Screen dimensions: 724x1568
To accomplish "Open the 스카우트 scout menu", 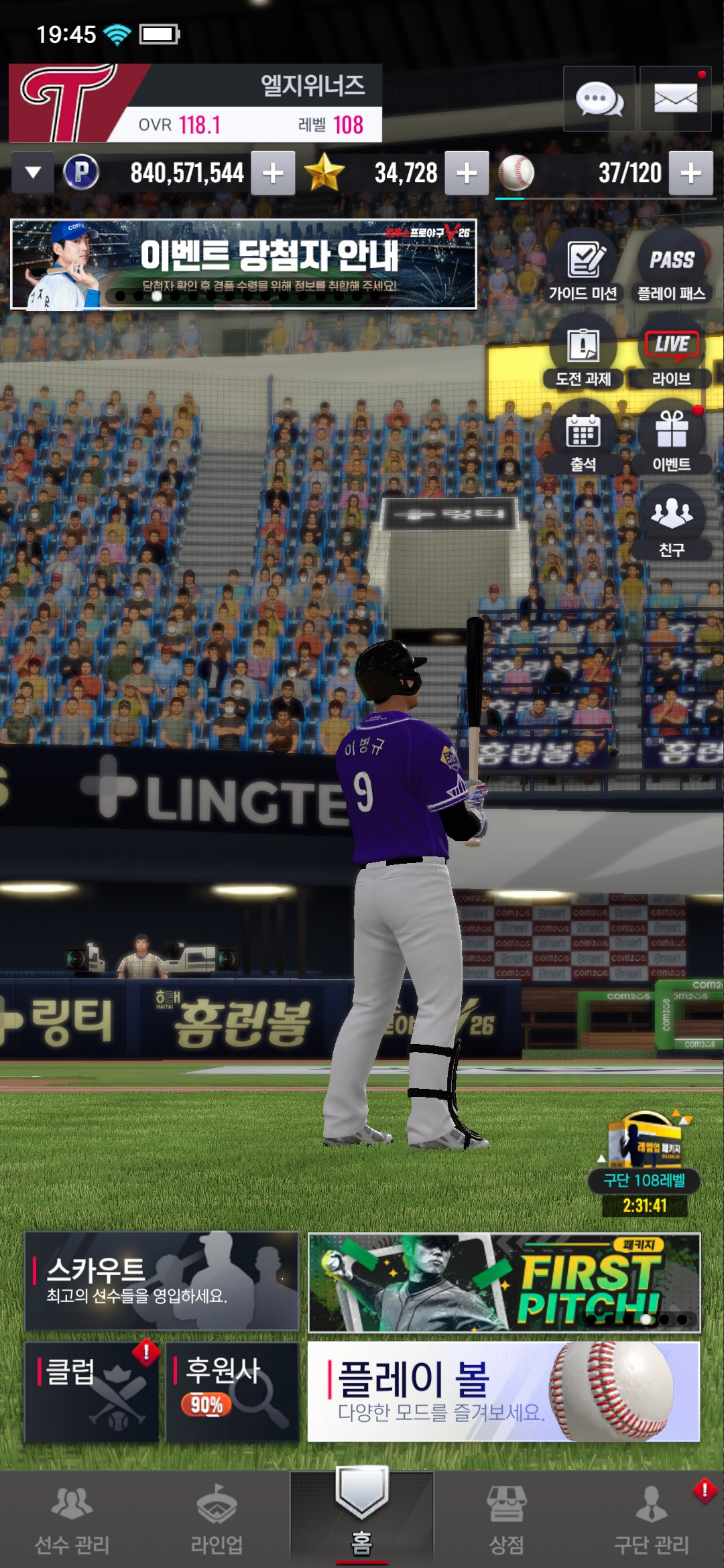I will click(162, 1281).
